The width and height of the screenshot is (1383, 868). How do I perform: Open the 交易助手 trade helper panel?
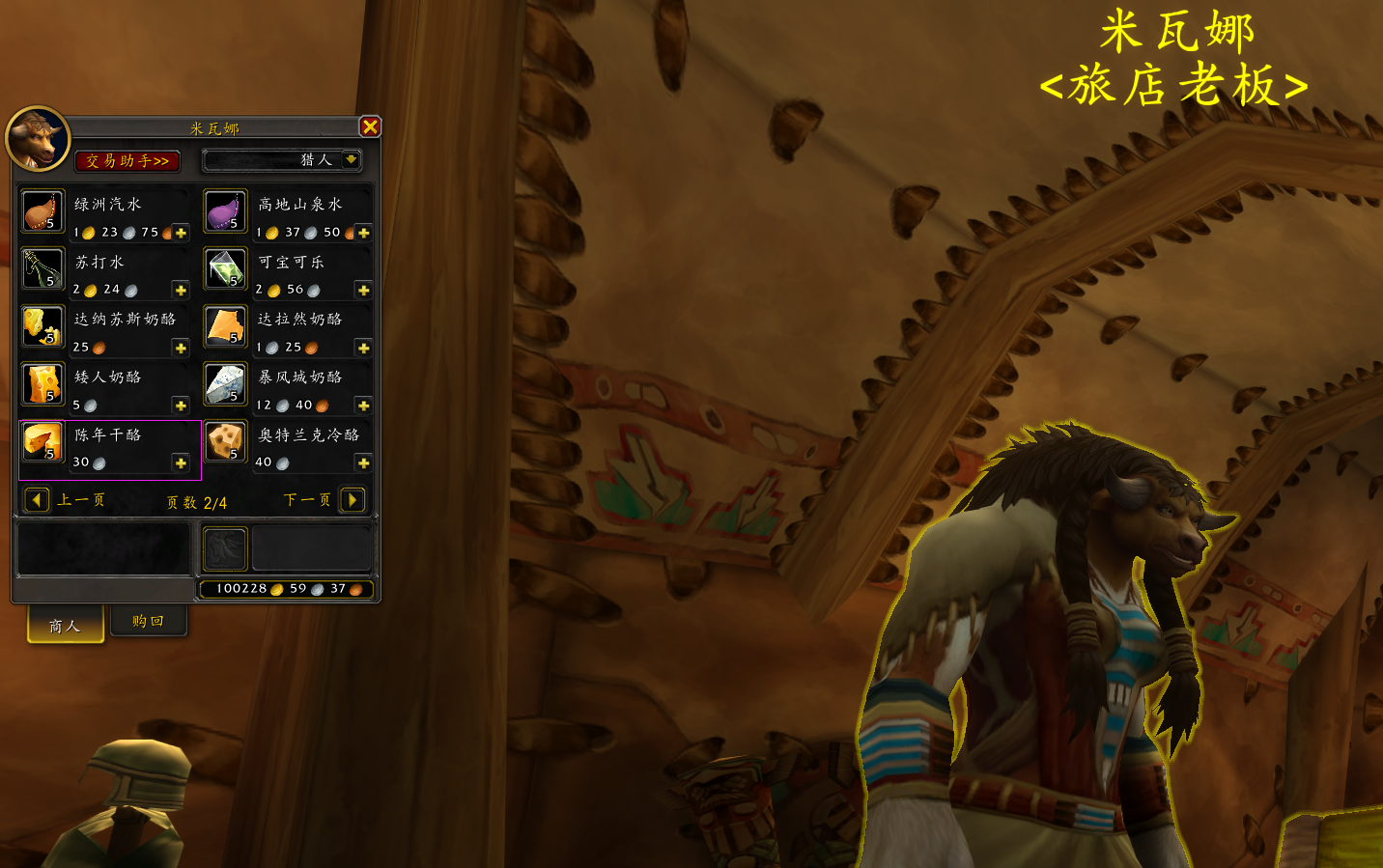pyautogui.click(x=127, y=160)
